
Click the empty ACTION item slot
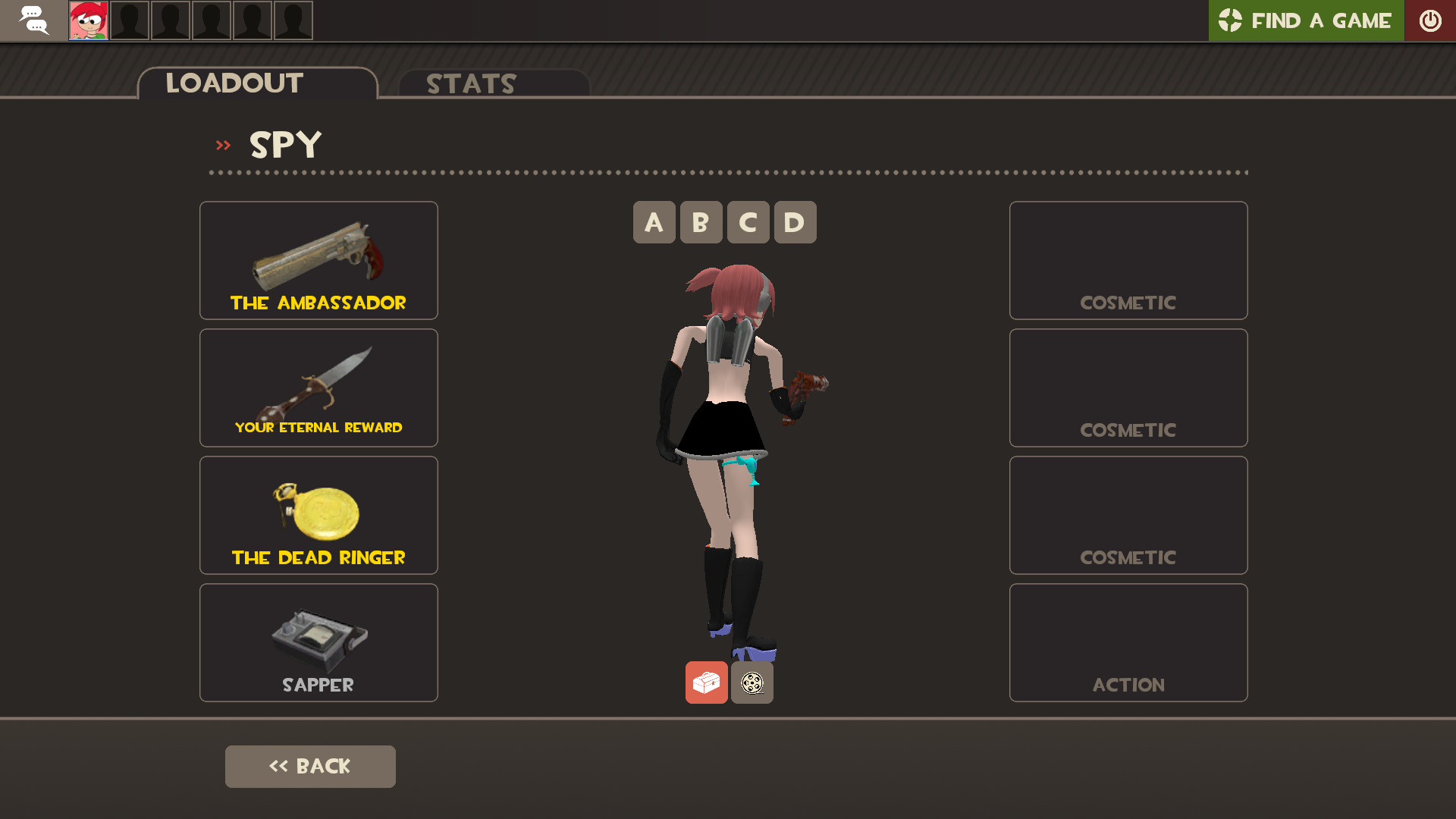point(1128,642)
